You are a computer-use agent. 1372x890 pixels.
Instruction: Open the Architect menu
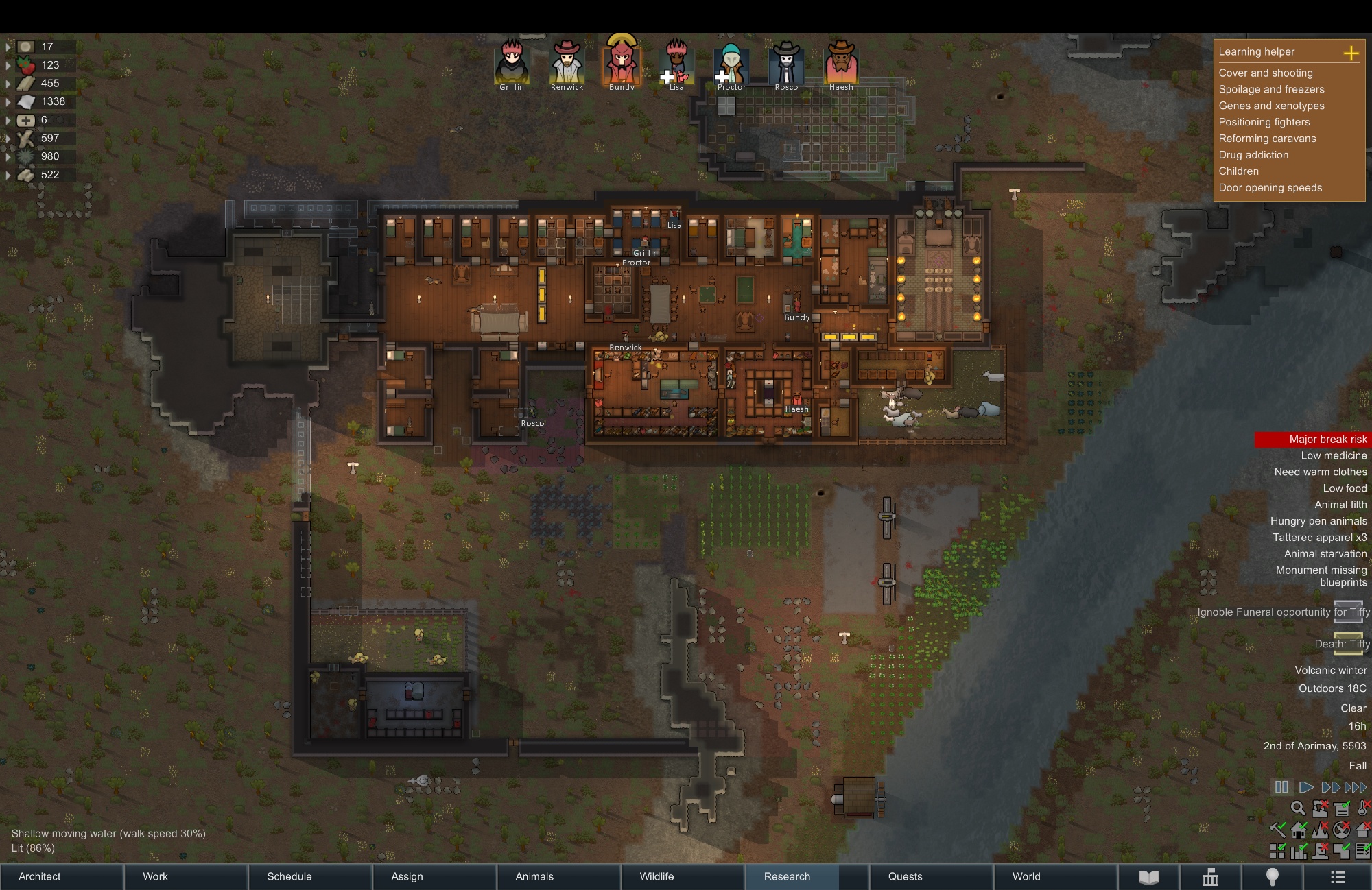40,876
